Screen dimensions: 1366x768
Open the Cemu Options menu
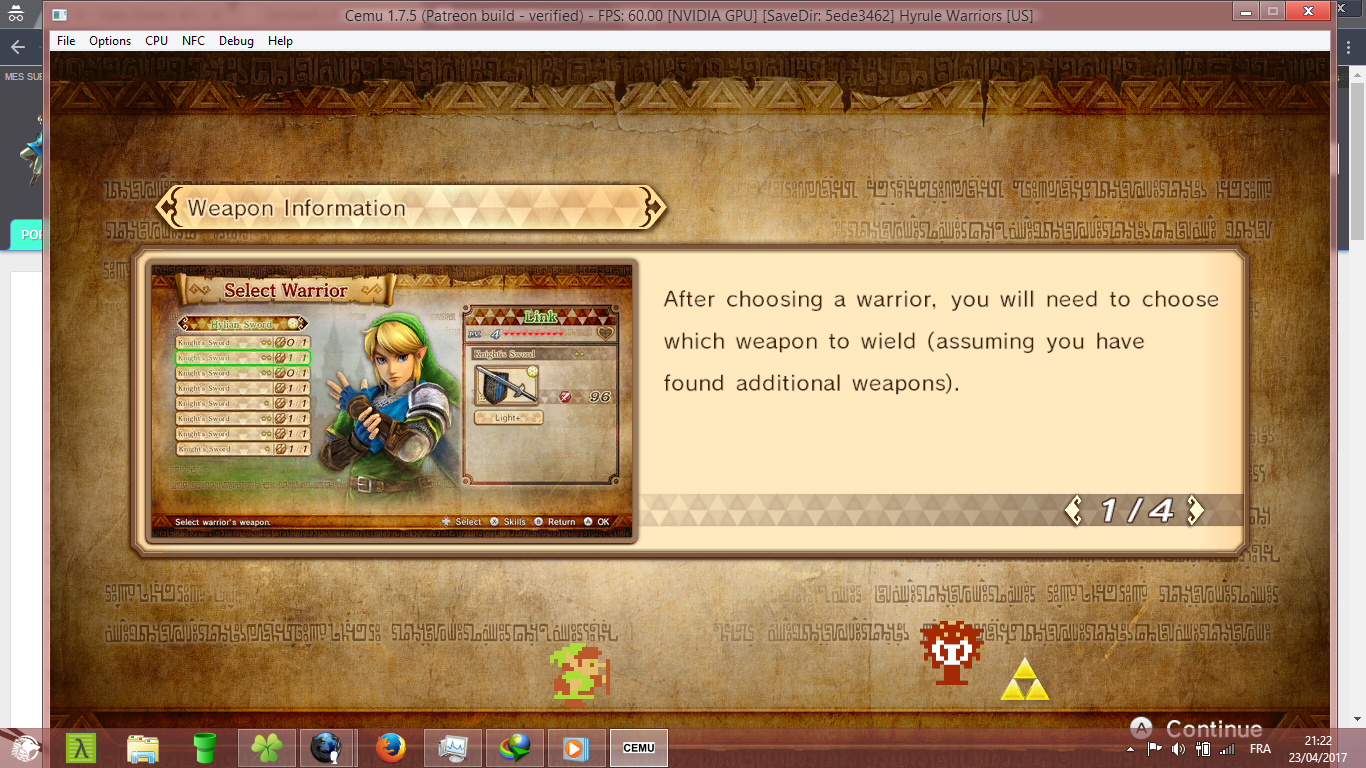[110, 41]
